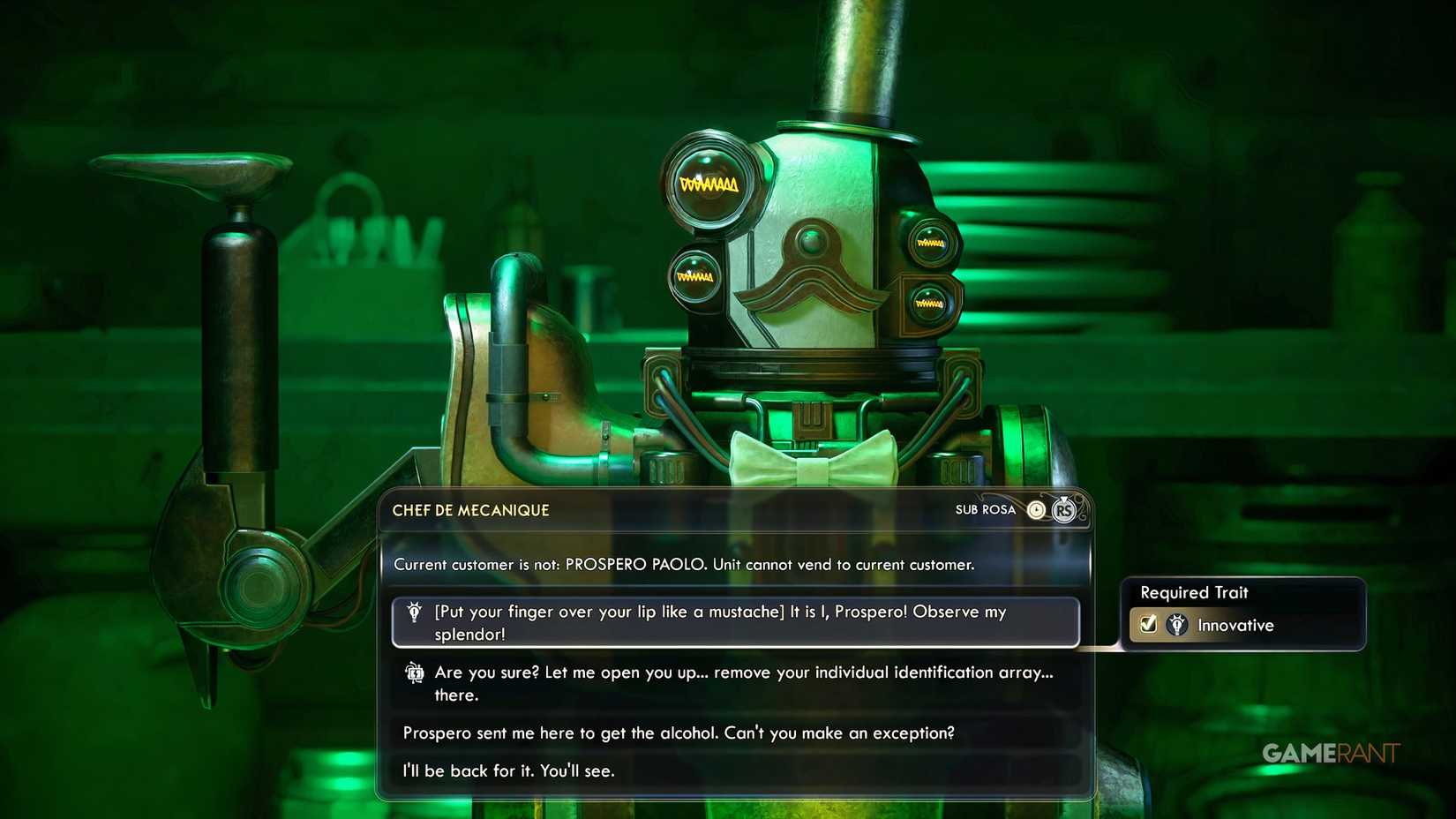Click the Innovative lightbulb icon in the Required Trait panel
The image size is (1456, 819).
tap(1177, 625)
